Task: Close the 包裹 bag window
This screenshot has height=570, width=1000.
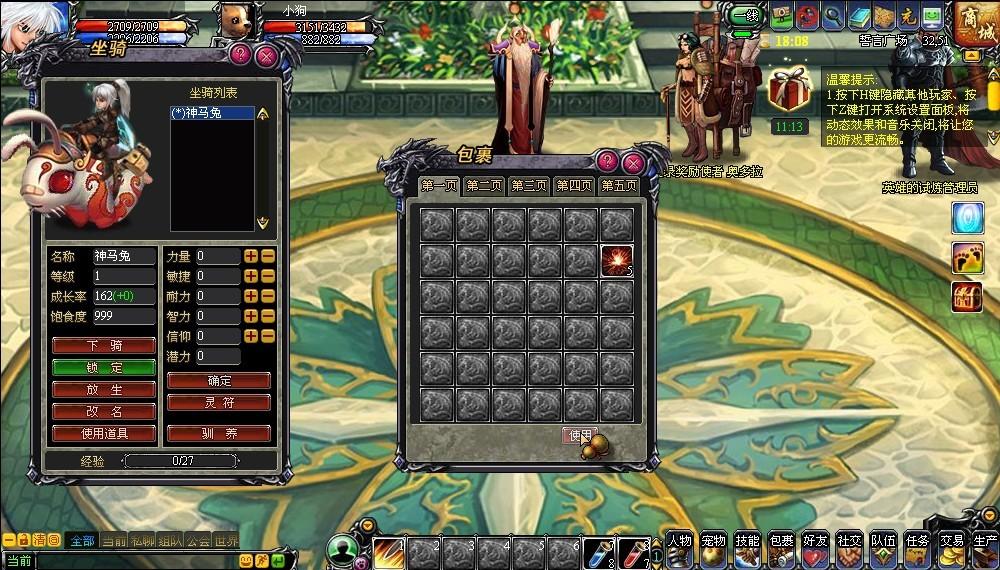Action: (x=632, y=162)
